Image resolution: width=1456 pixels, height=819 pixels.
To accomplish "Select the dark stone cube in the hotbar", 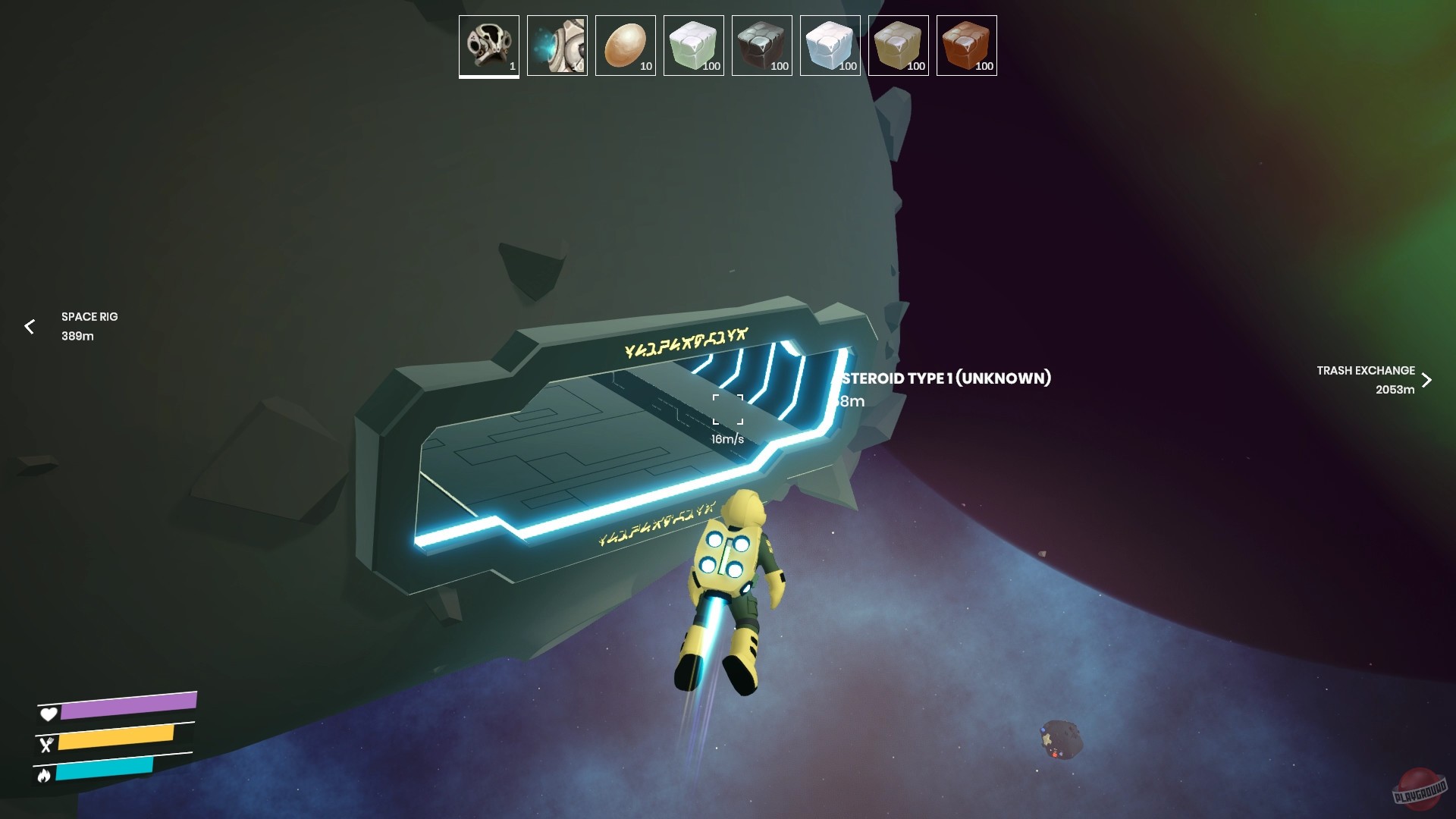I will click(x=761, y=45).
